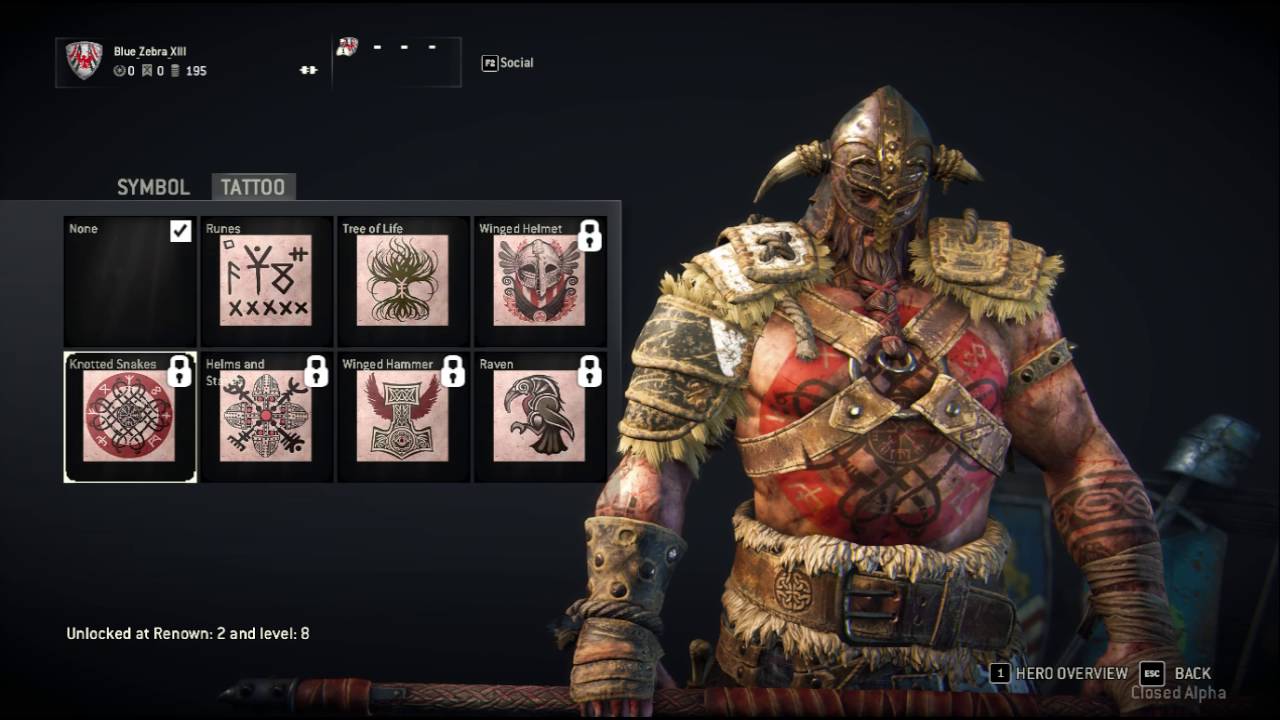Switch to the SYMBOL tab
This screenshot has width=1280, height=720.
pyautogui.click(x=152, y=187)
